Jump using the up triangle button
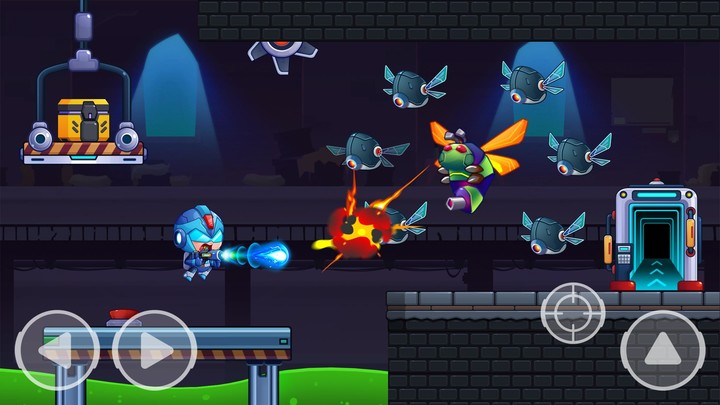The width and height of the screenshot is (720, 405). coord(662,349)
